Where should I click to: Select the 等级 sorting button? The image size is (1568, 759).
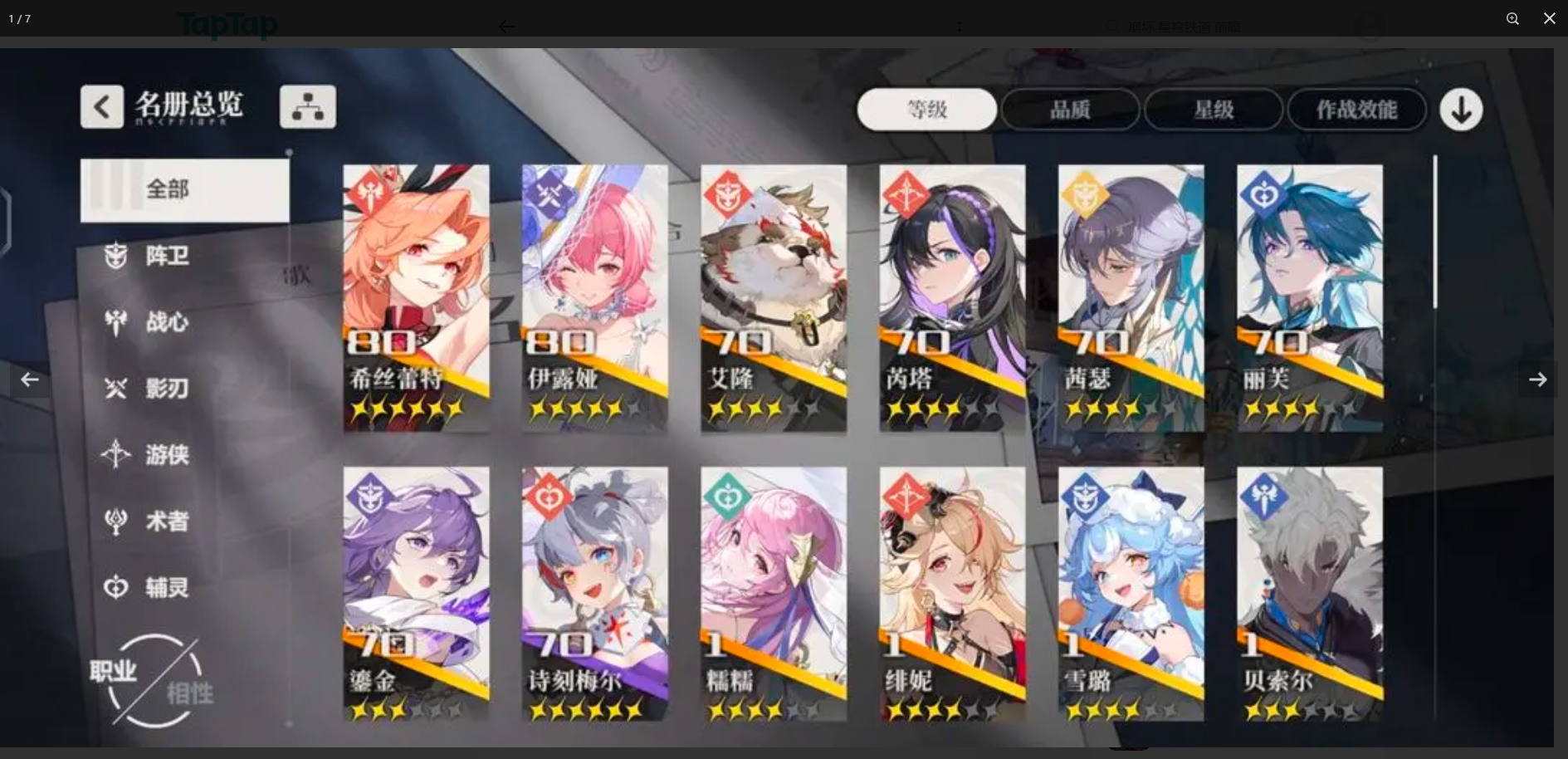click(926, 109)
